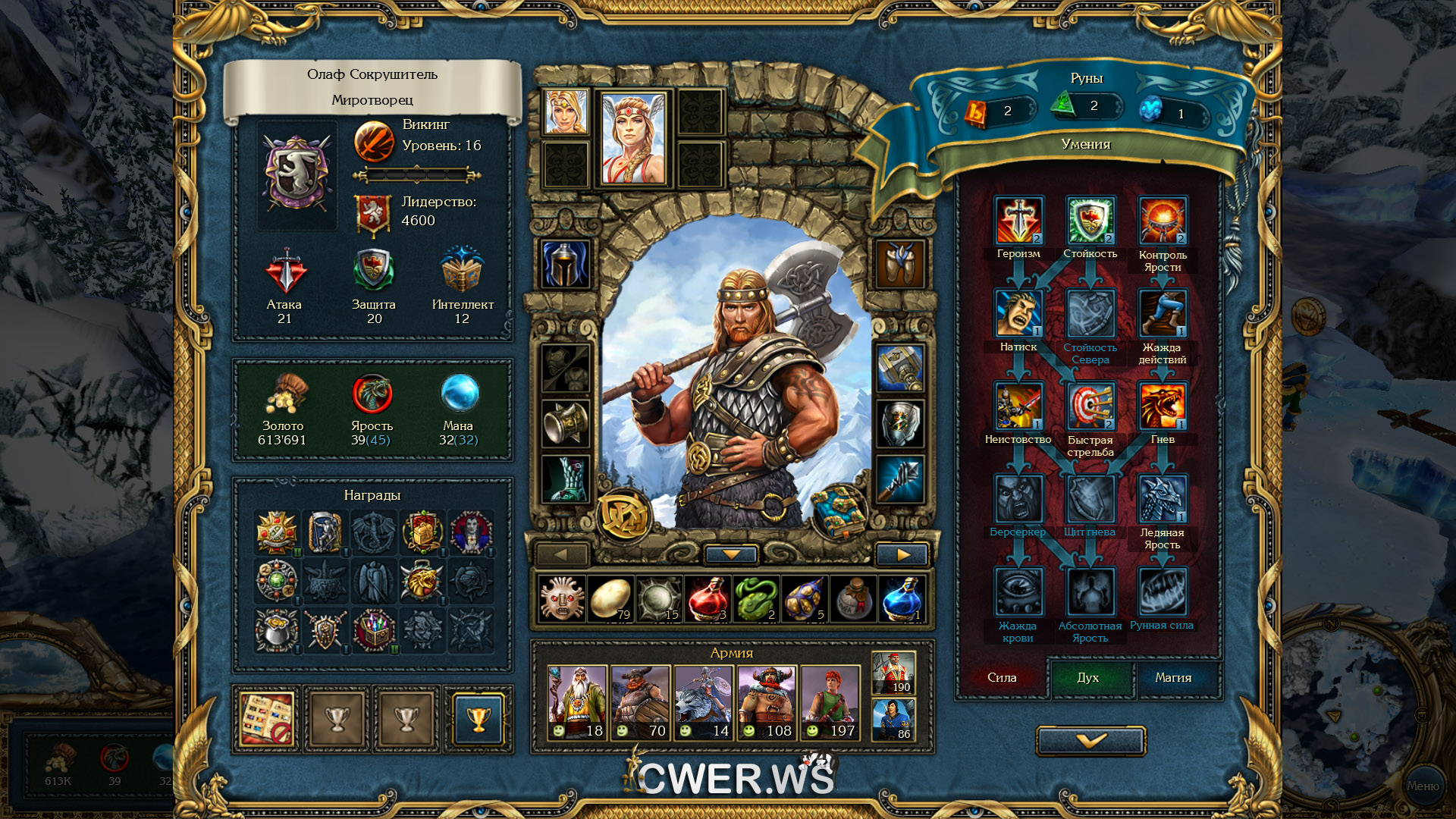This screenshot has width=1456, height=819.
Task: Pick the Быстрая стрельба skill
Action: pos(1090,406)
